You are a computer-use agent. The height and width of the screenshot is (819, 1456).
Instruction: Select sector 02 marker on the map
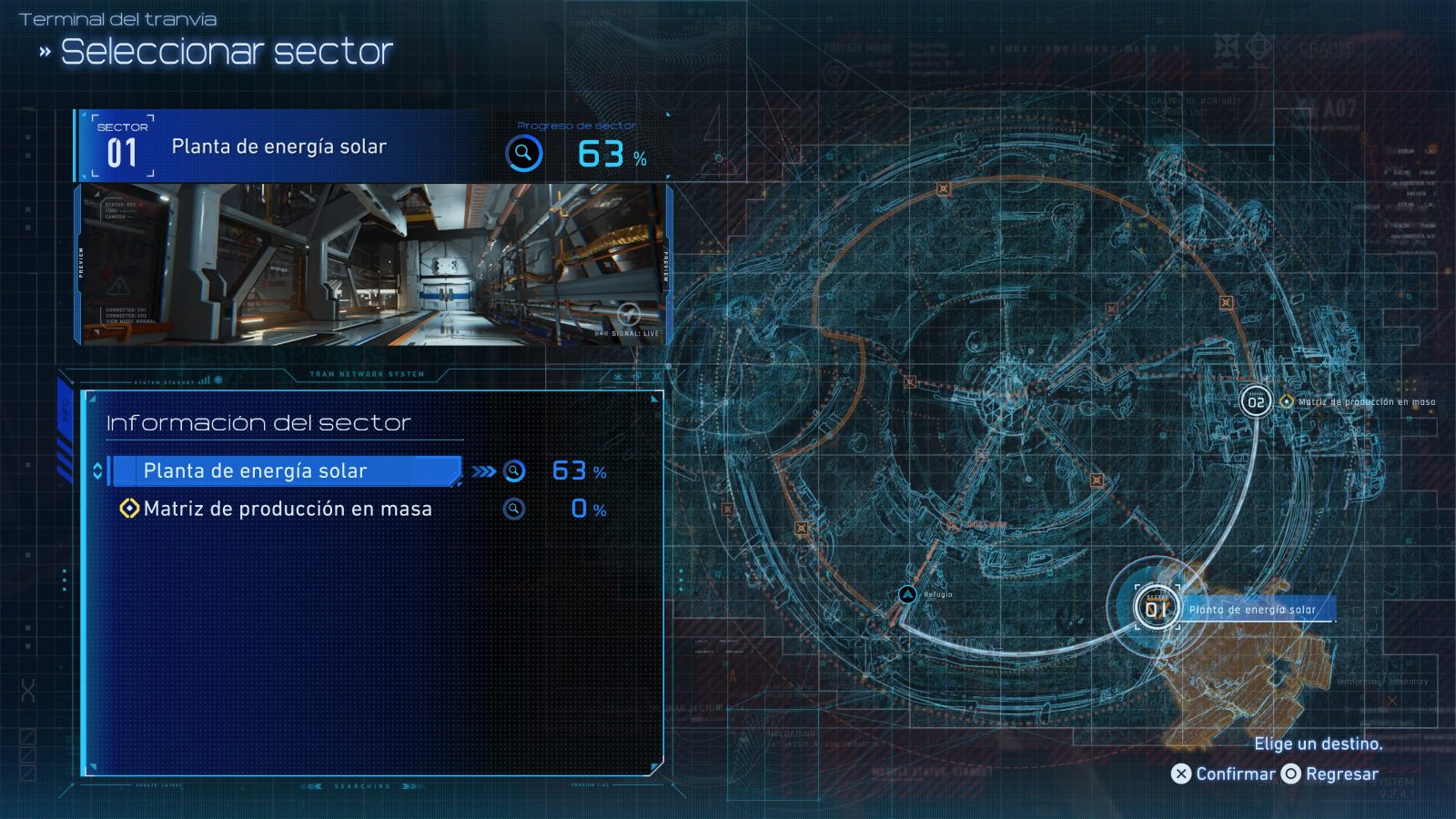(1256, 401)
